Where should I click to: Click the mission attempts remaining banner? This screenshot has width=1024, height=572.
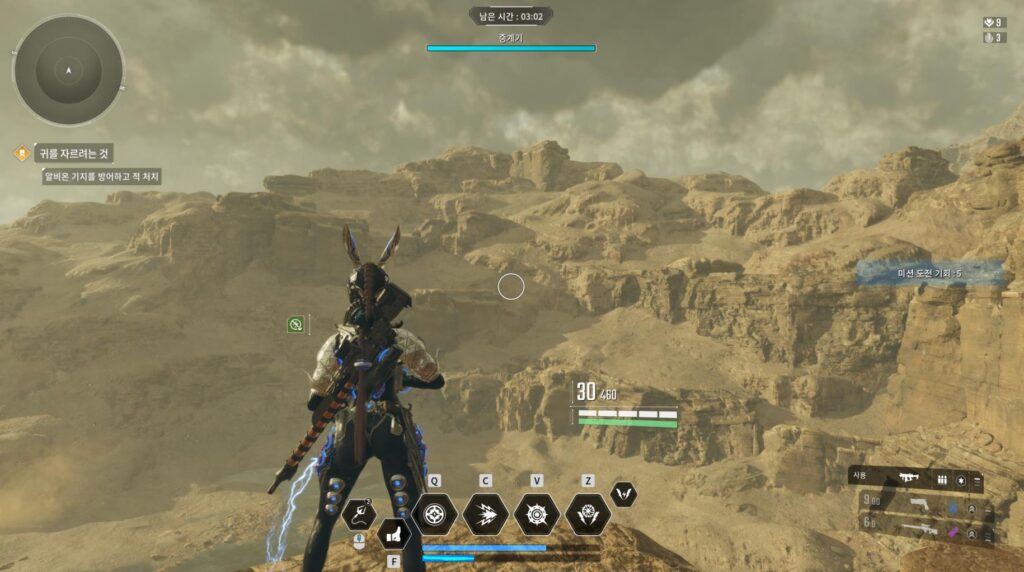(930, 273)
